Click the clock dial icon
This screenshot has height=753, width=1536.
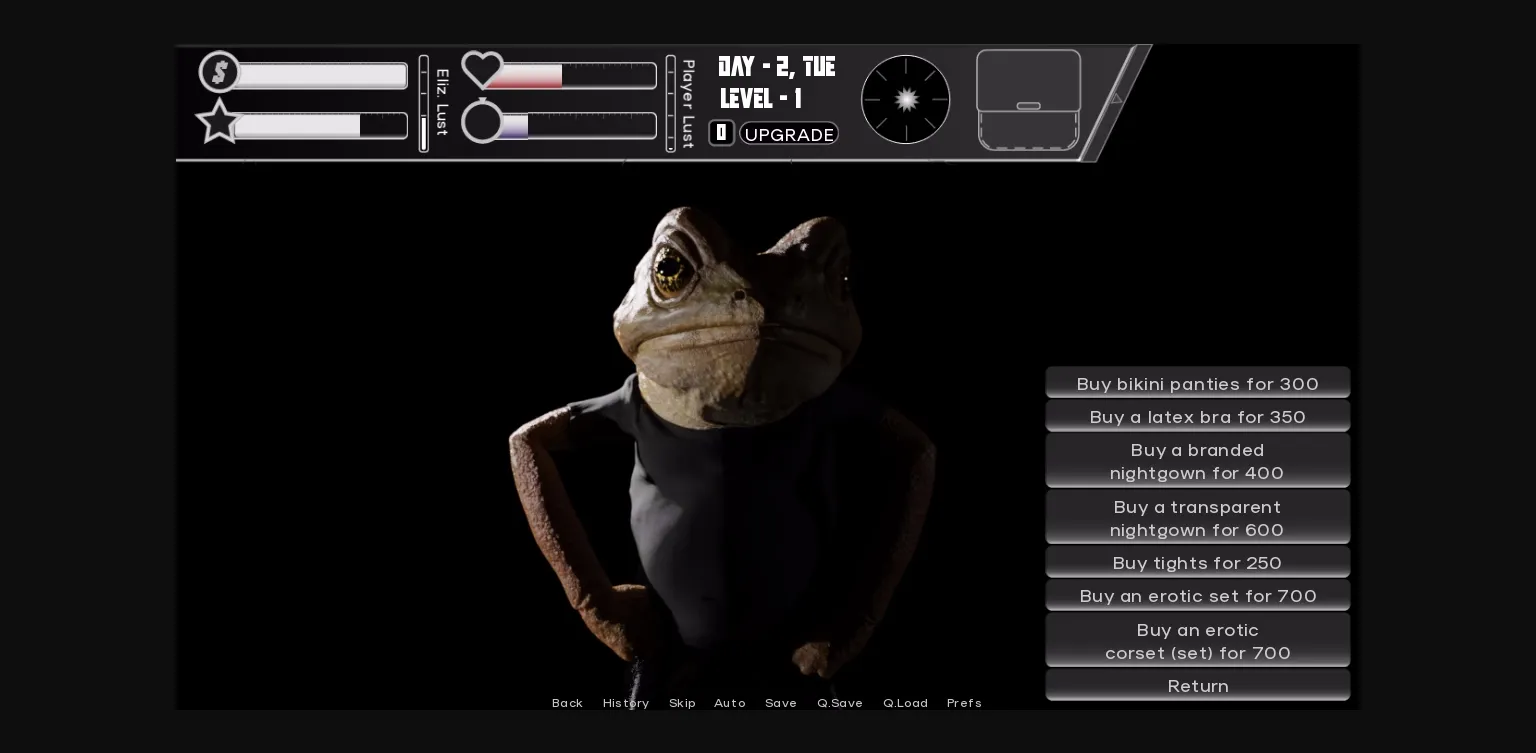click(x=906, y=100)
